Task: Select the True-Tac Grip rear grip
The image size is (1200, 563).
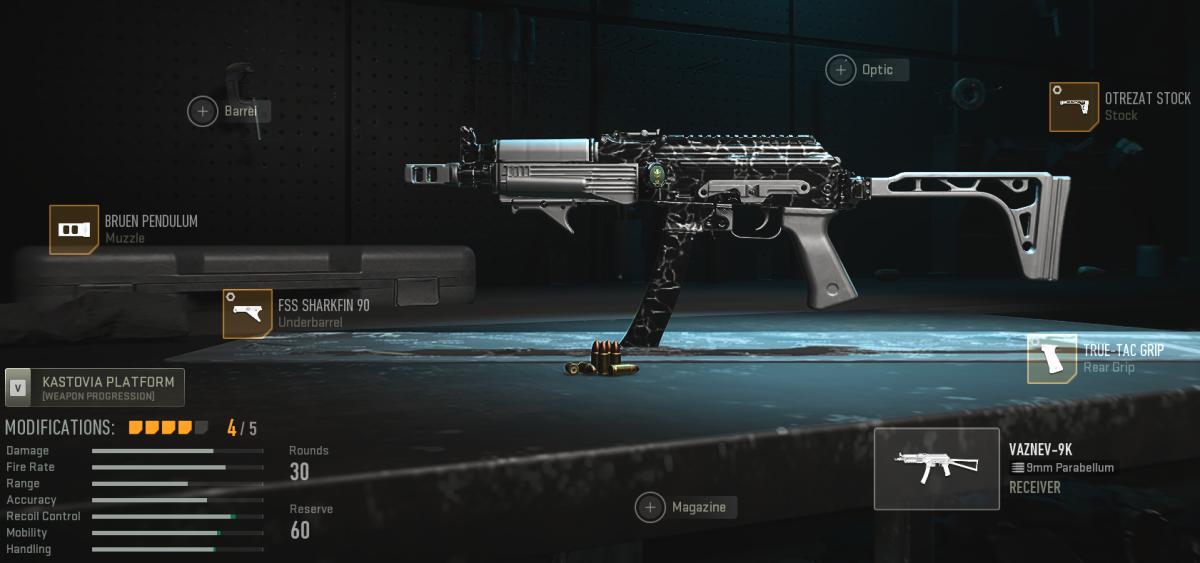Action: coord(1052,359)
